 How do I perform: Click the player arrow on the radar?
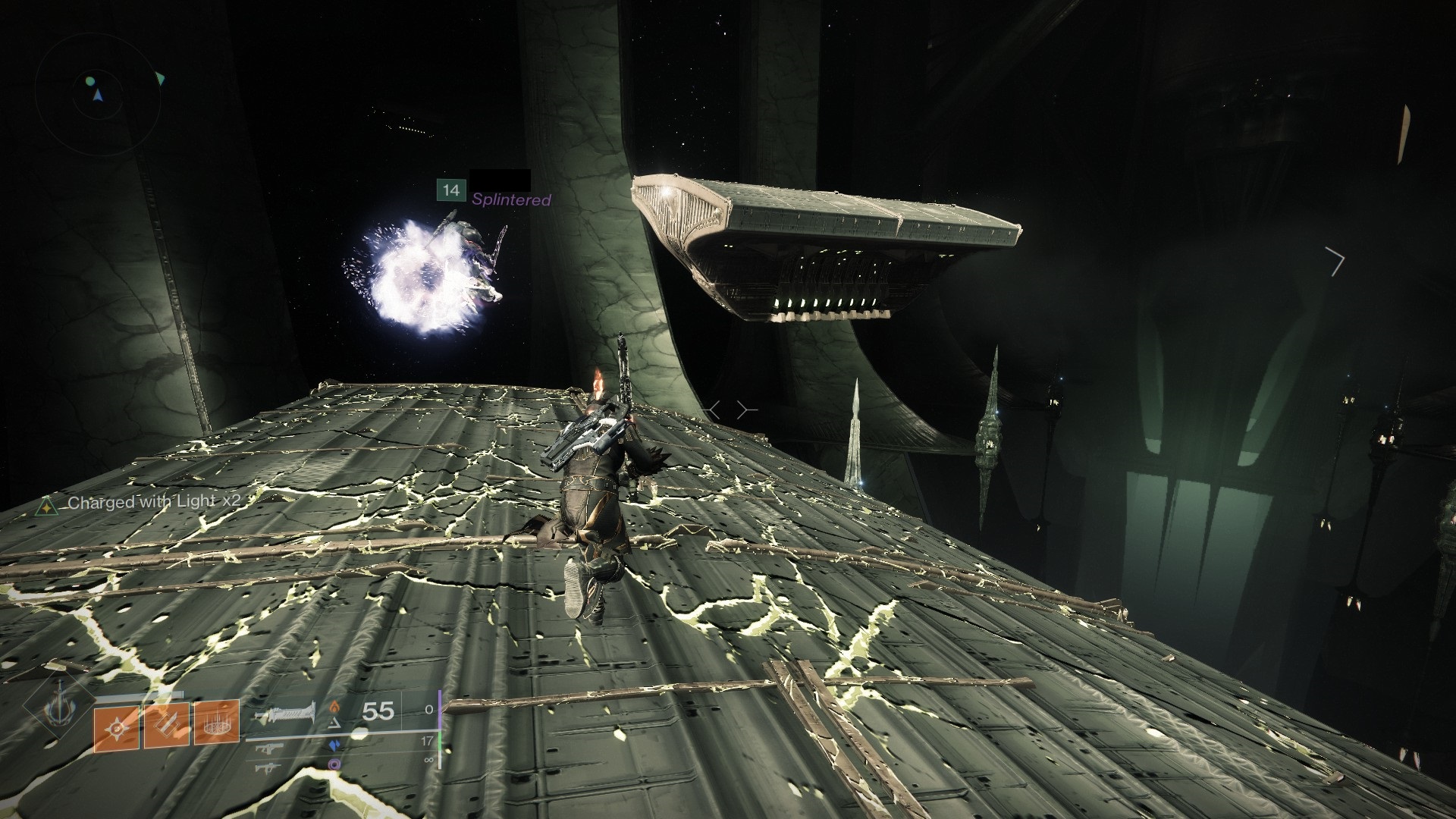pos(98,95)
